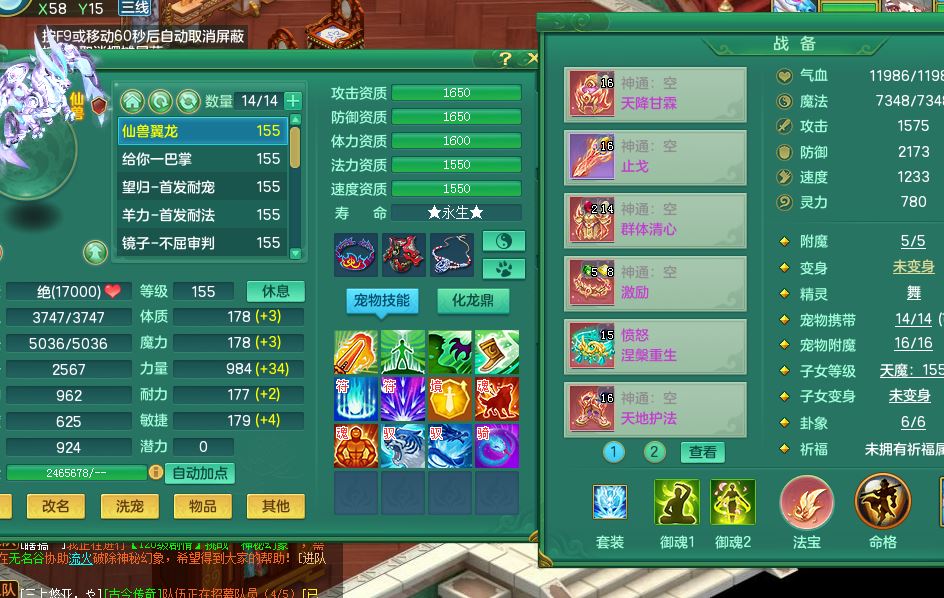Choose the 止戈 skill entry

655,158
